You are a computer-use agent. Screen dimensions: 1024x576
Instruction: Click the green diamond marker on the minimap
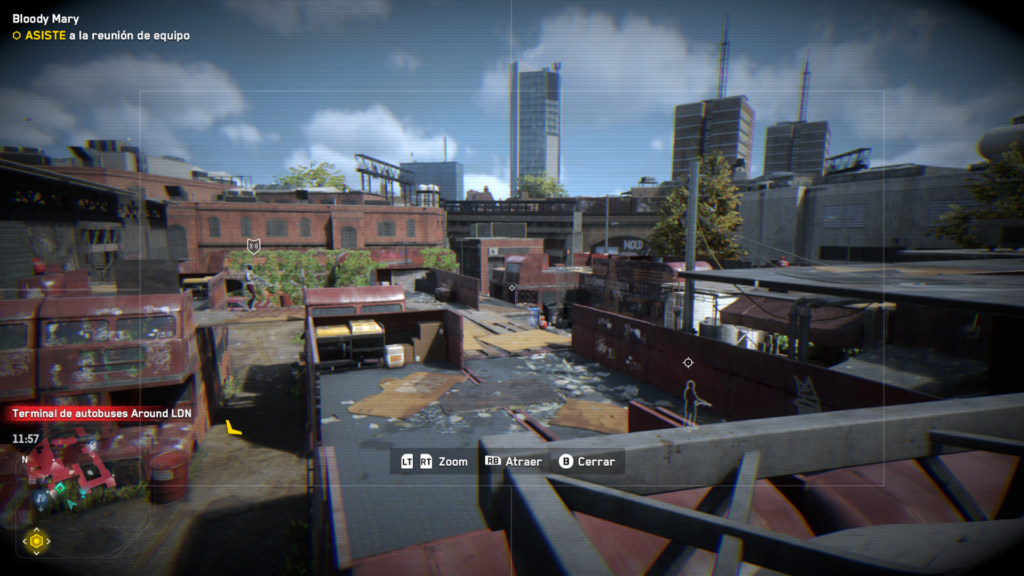point(58,488)
